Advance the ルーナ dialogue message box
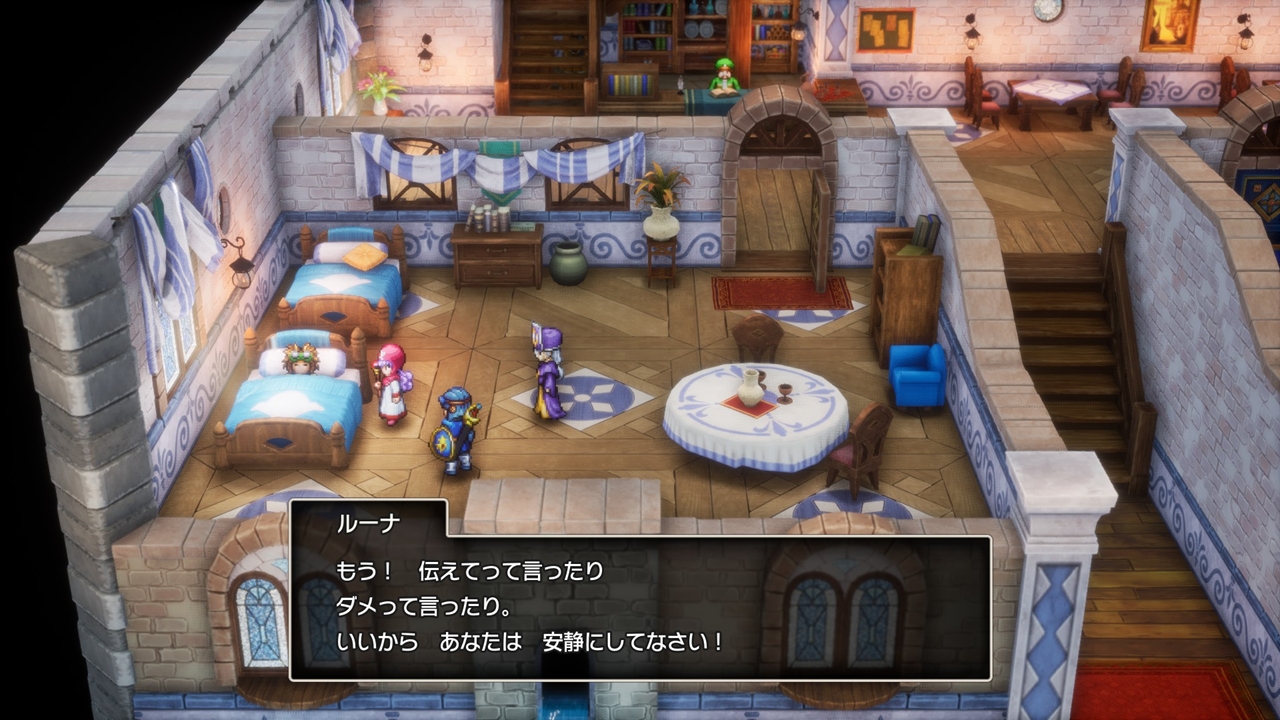The height and width of the screenshot is (720, 1280). pyautogui.click(x=640, y=607)
